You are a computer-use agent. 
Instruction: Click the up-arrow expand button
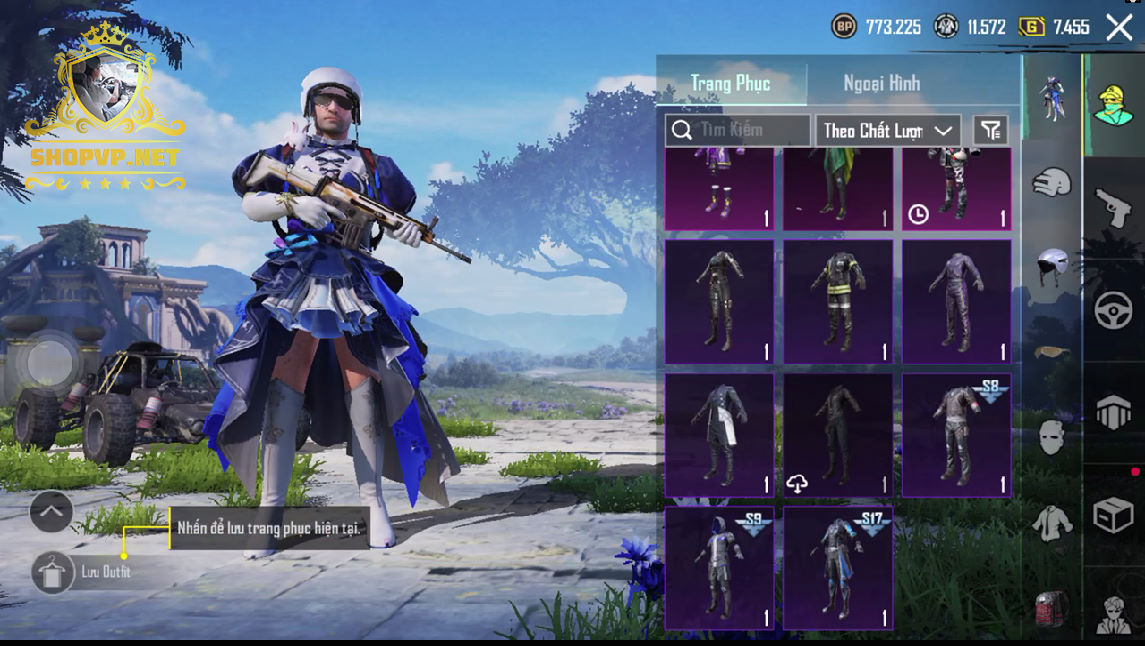coord(51,513)
